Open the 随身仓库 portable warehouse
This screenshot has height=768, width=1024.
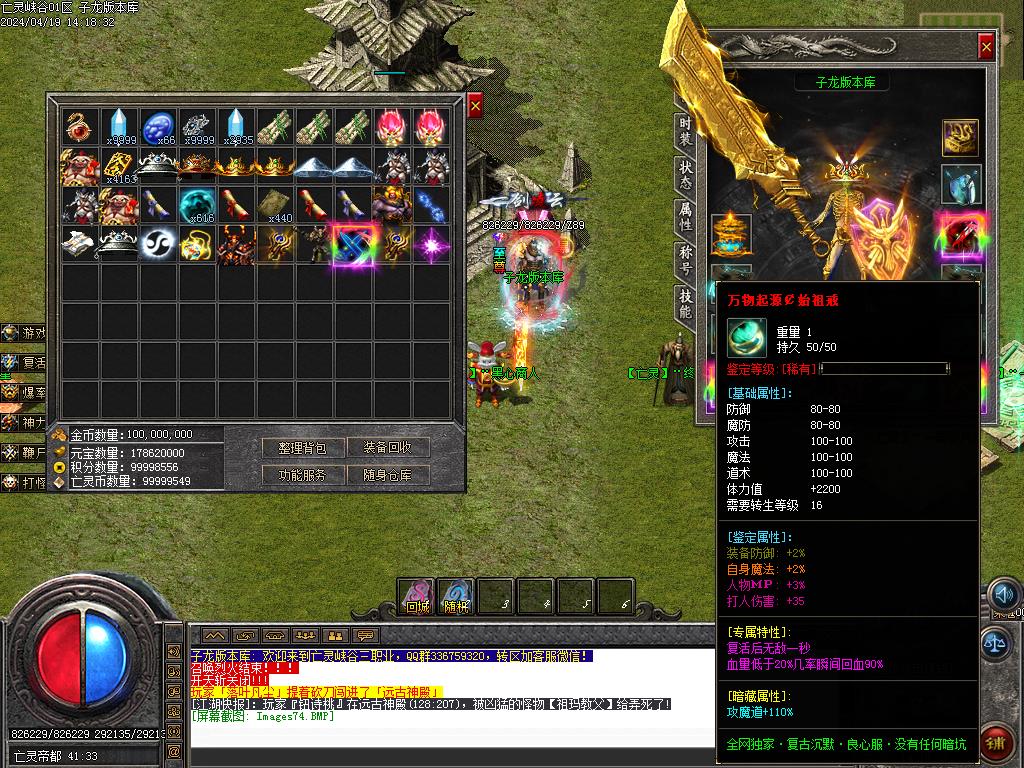tap(388, 475)
